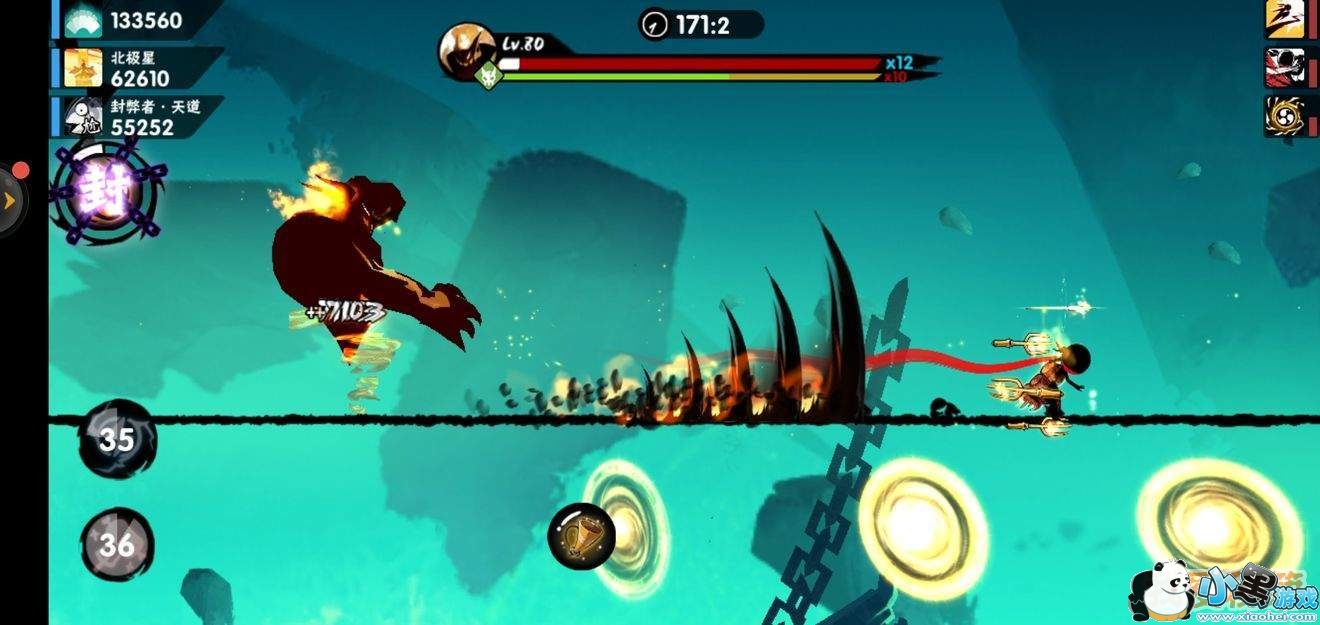Tap the skill button showing cooldown 35

pyautogui.click(x=117, y=439)
